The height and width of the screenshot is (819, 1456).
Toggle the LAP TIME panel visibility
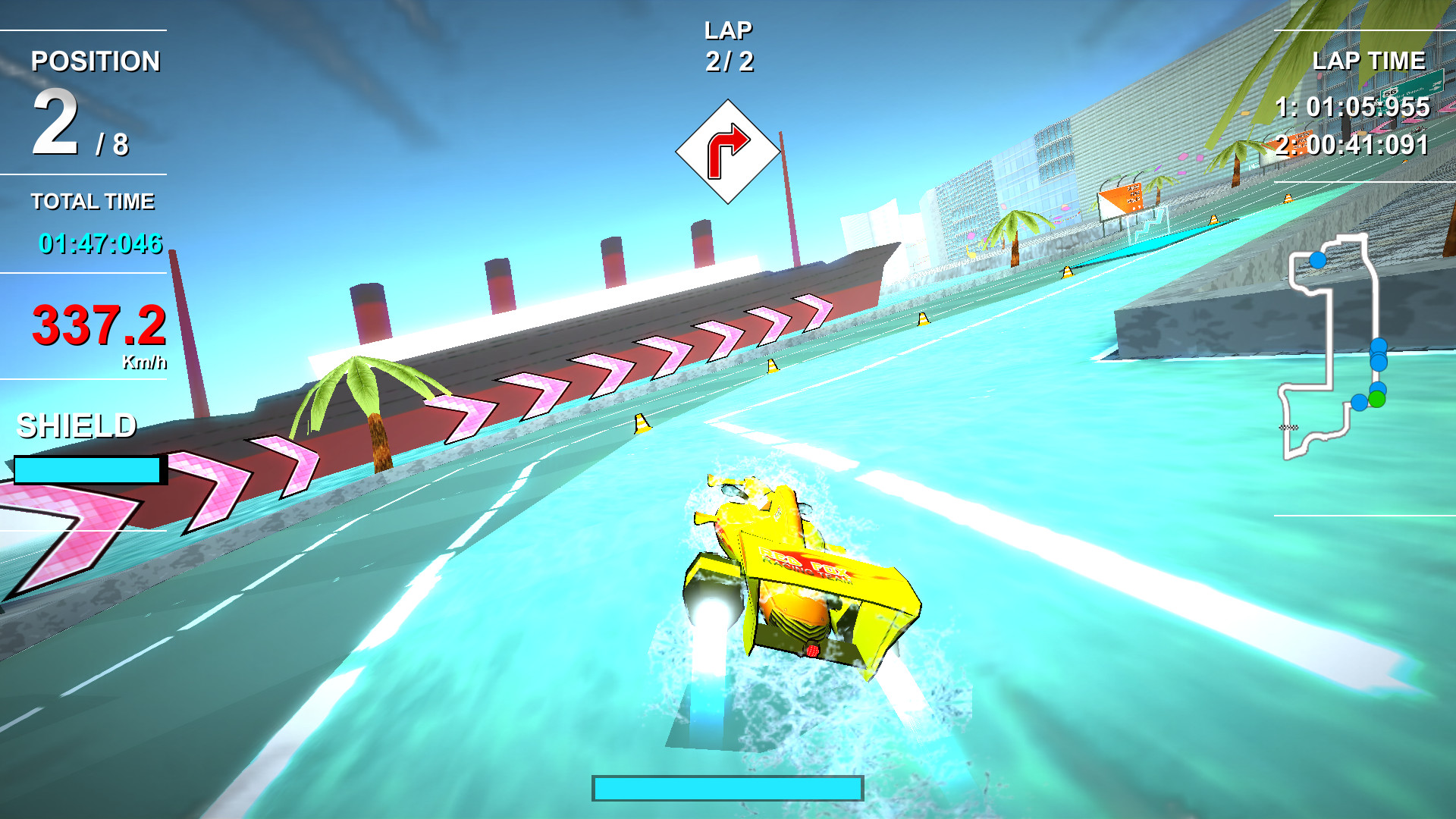(x=1369, y=62)
